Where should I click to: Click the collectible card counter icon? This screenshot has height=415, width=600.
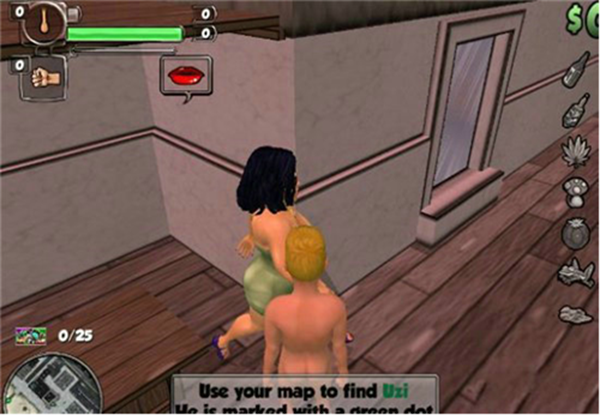tap(30, 335)
